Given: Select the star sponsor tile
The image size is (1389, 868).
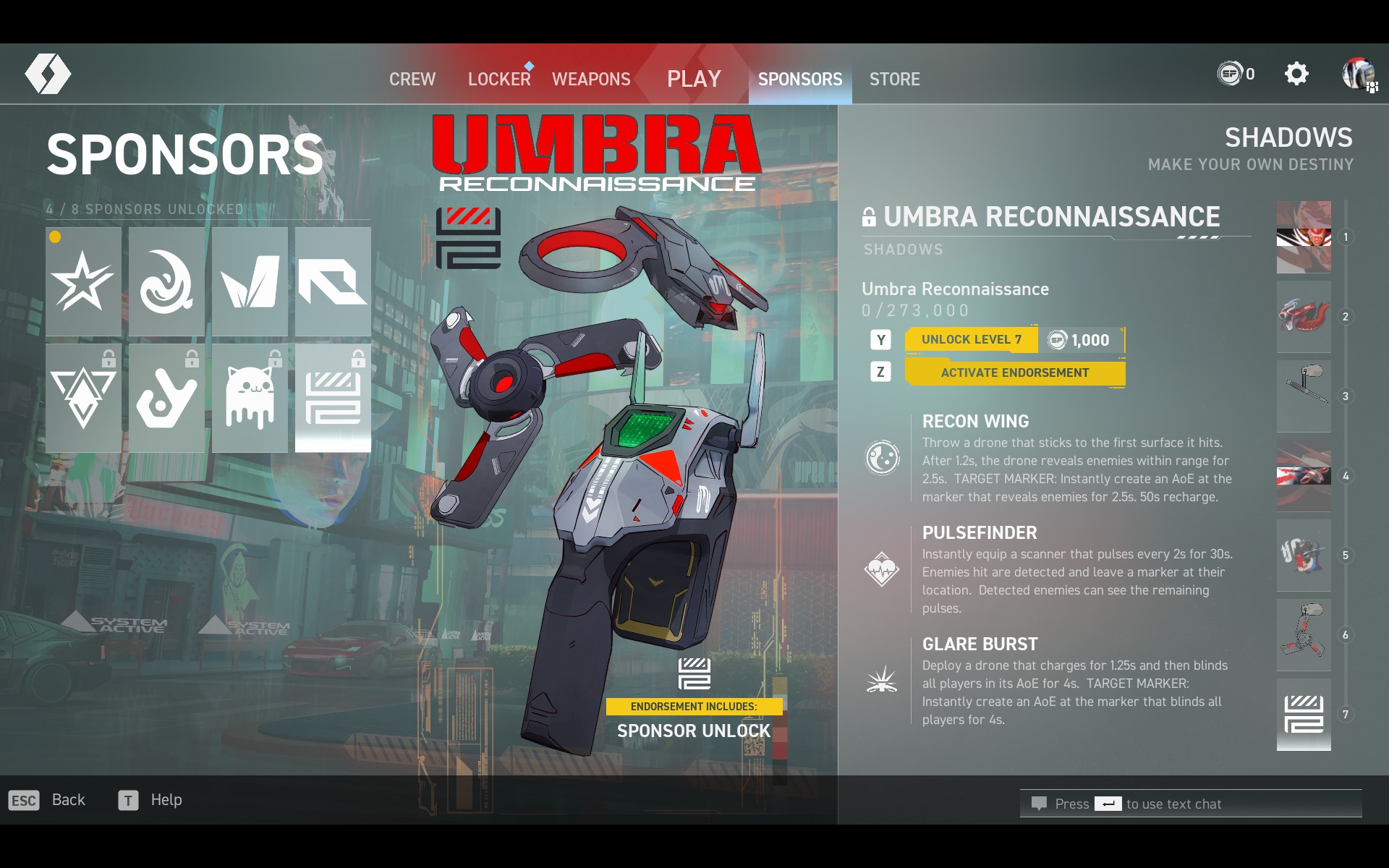Looking at the screenshot, I should pyautogui.click(x=83, y=281).
